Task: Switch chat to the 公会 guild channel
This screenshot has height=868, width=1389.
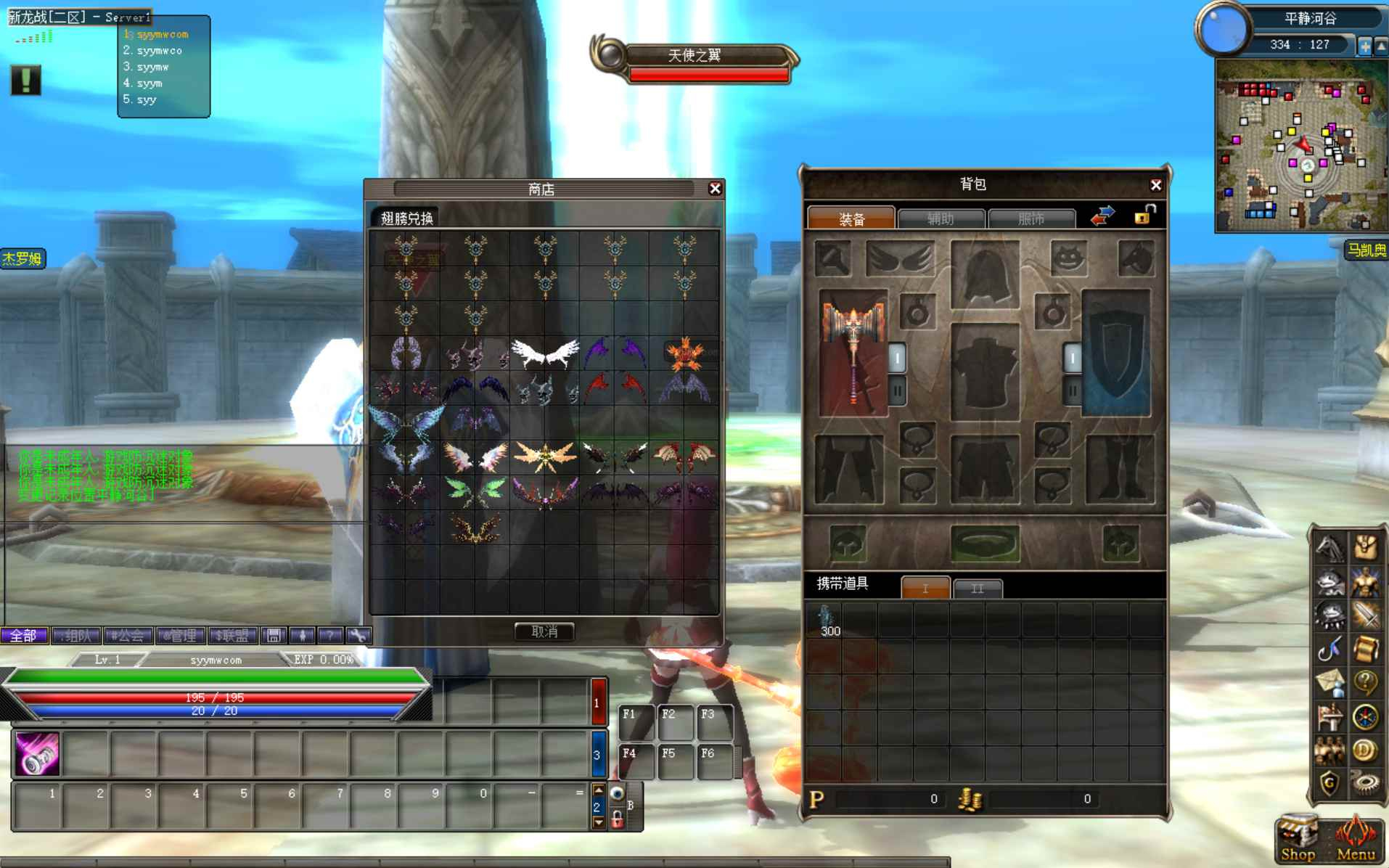Action: tap(127, 636)
